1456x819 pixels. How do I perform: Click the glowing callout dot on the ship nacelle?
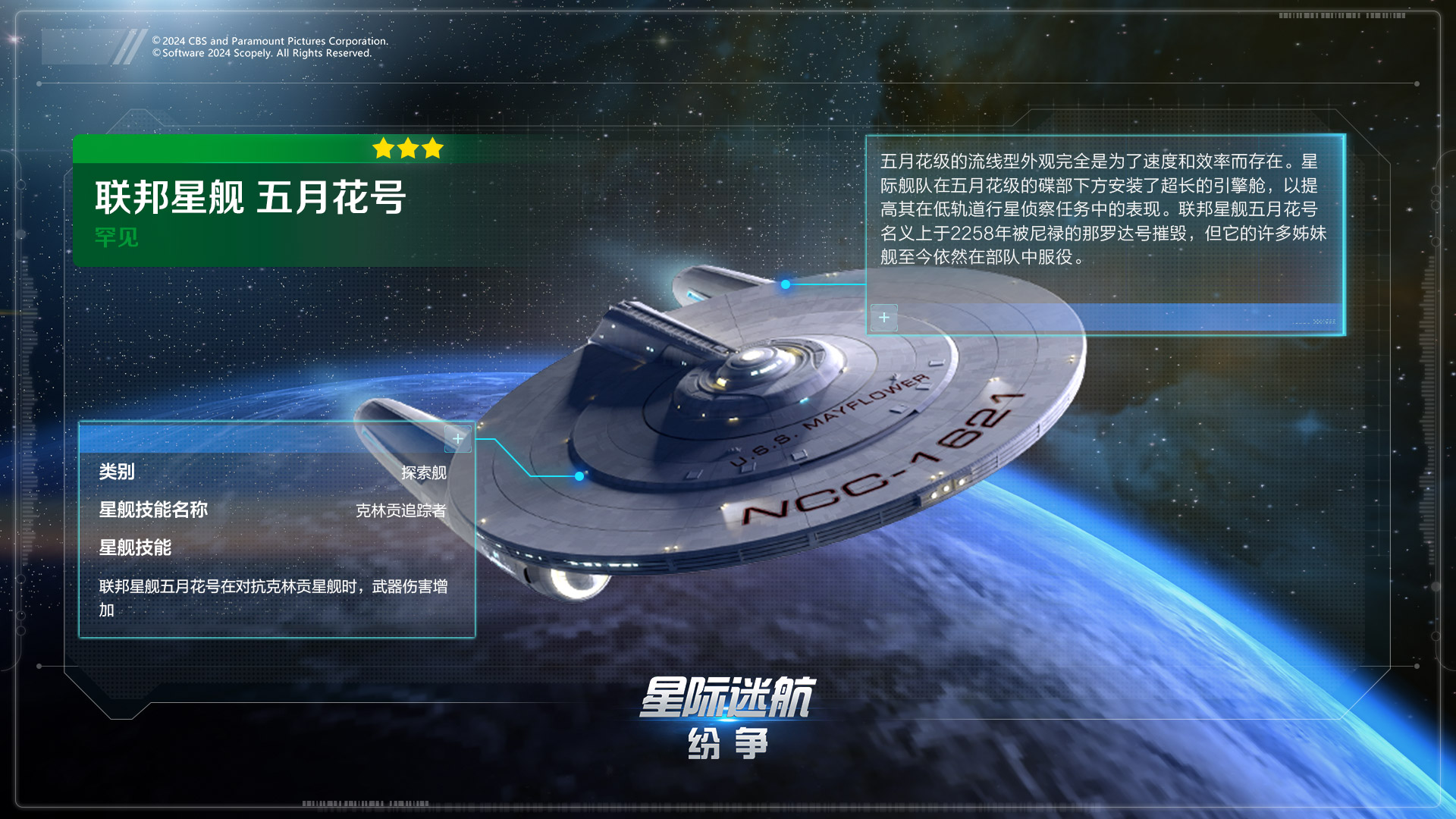coord(785,286)
